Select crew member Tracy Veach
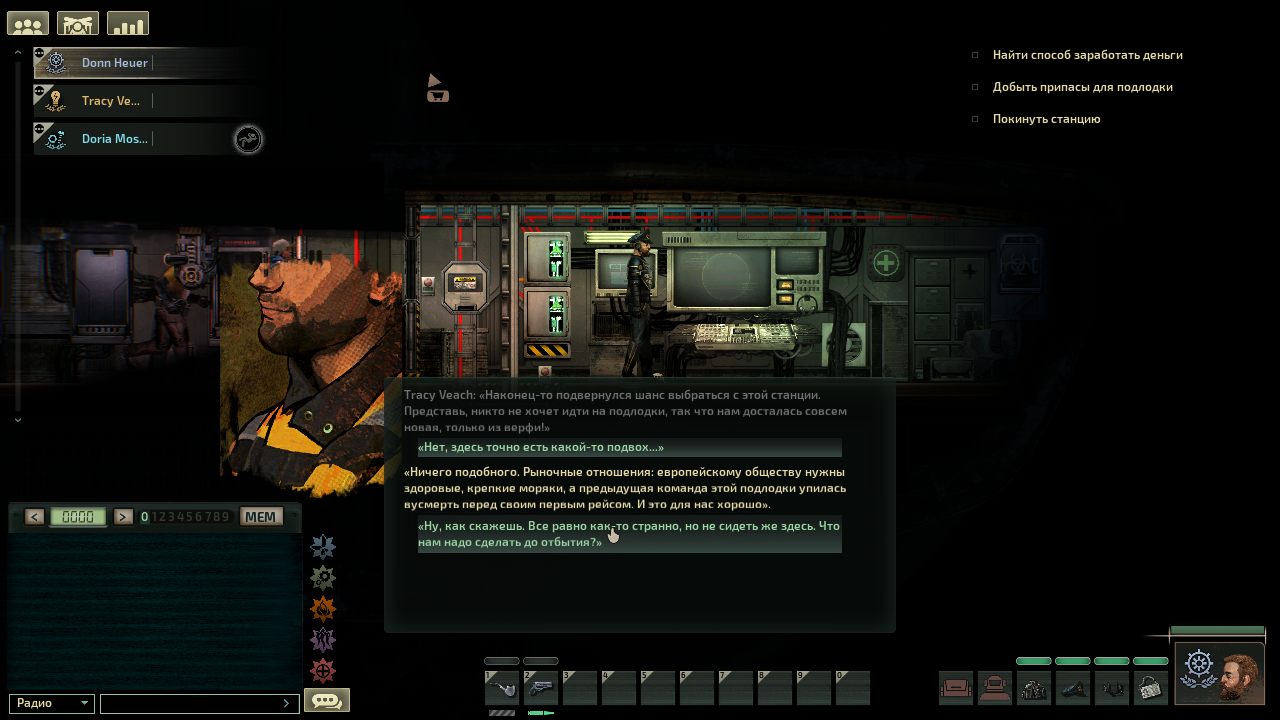 pyautogui.click(x=111, y=101)
